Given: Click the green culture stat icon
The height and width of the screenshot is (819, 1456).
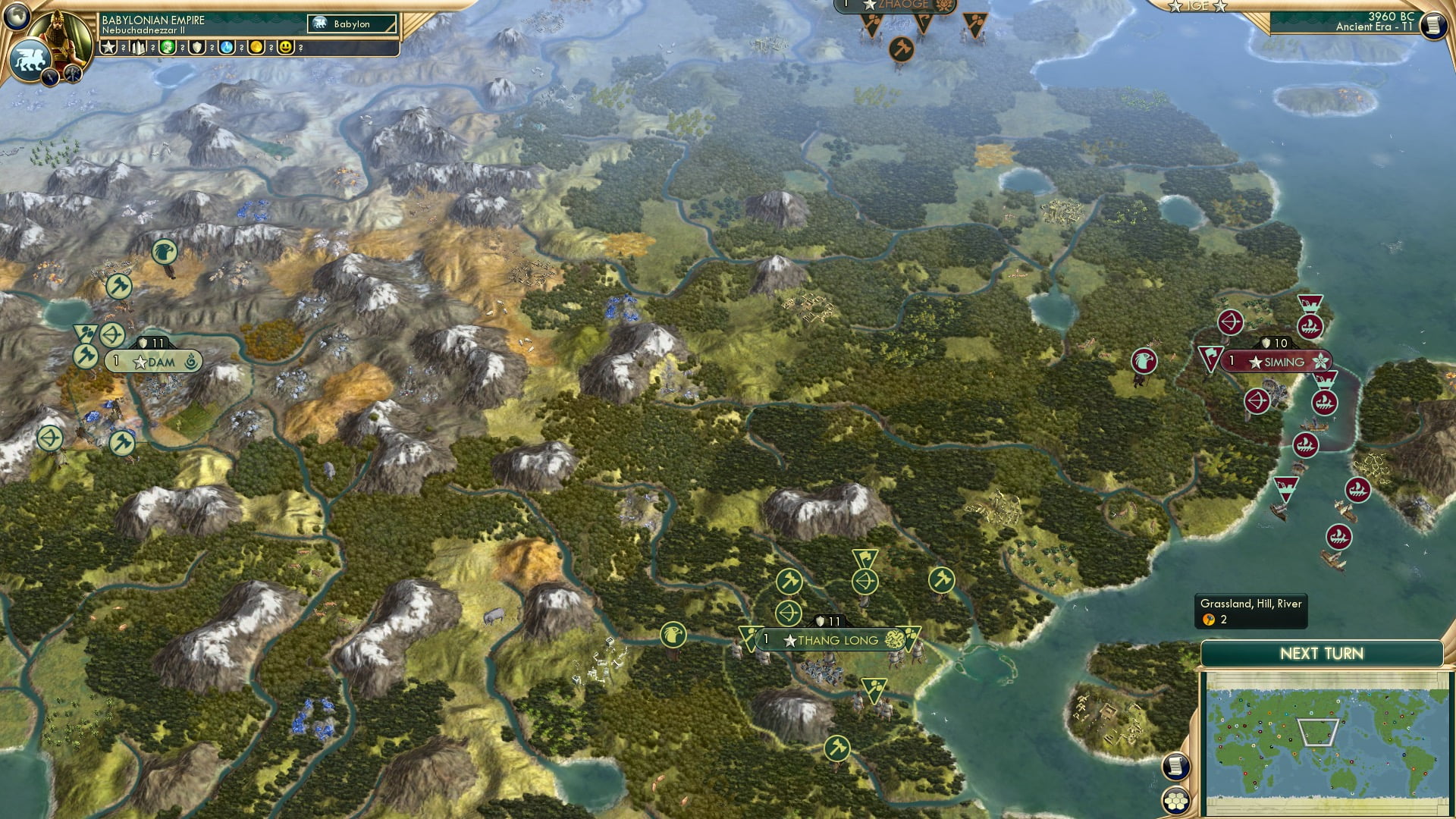Looking at the screenshot, I should click(167, 48).
